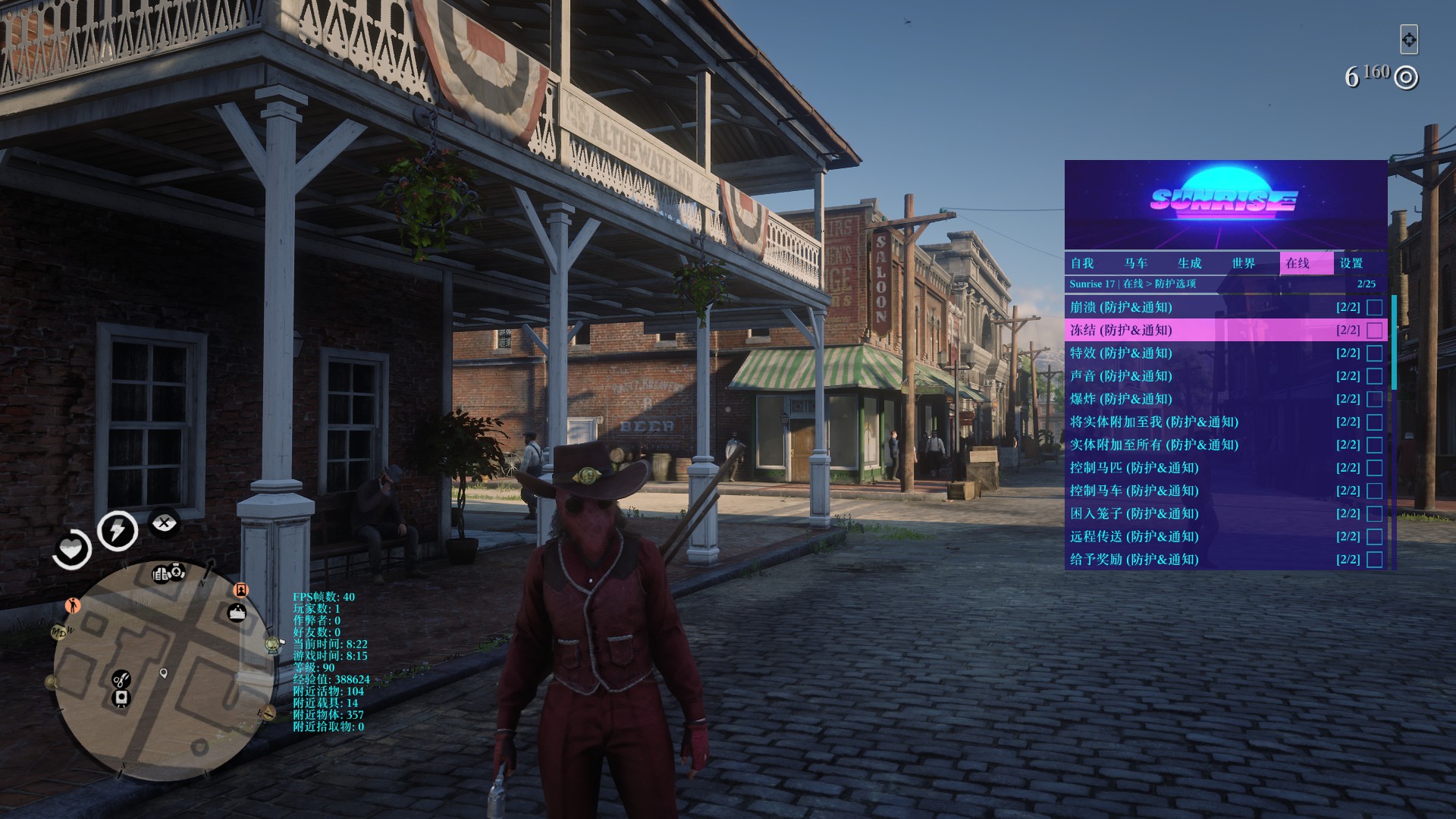The height and width of the screenshot is (819, 1456).
Task: Toggle 实体附加至所有 protection checkbox
Action: (x=1374, y=445)
